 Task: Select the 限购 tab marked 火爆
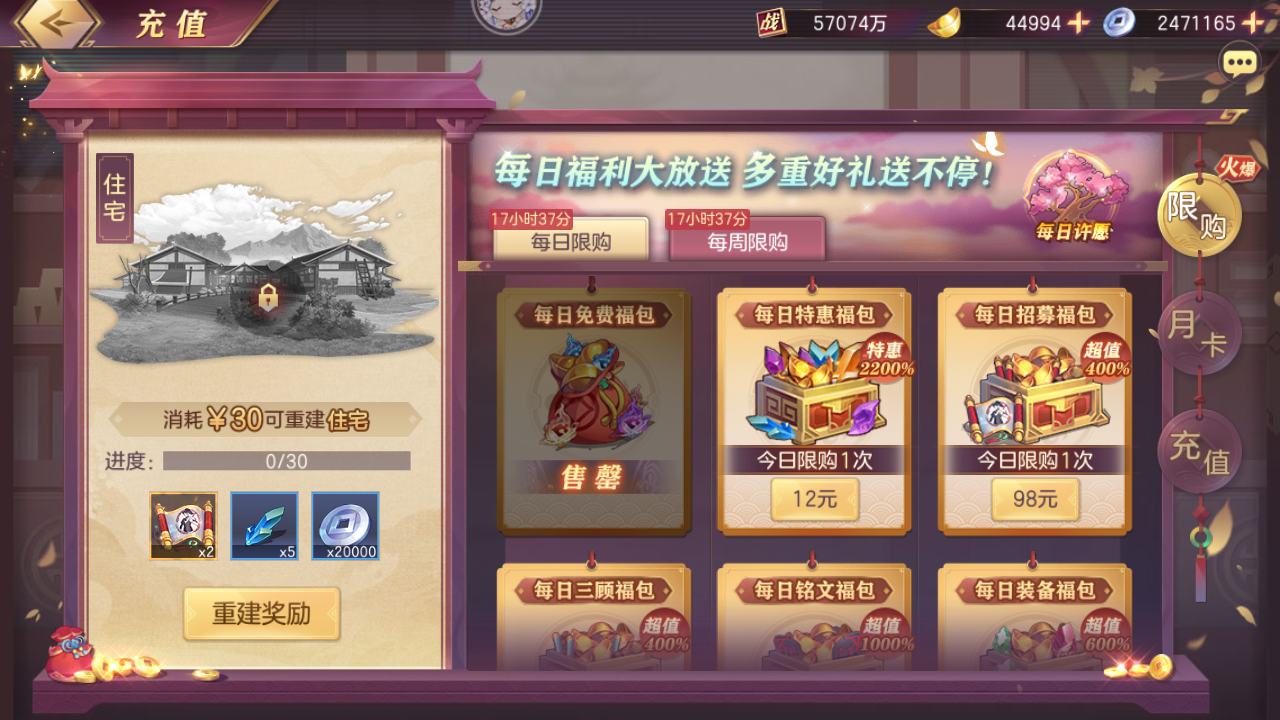click(x=1200, y=213)
